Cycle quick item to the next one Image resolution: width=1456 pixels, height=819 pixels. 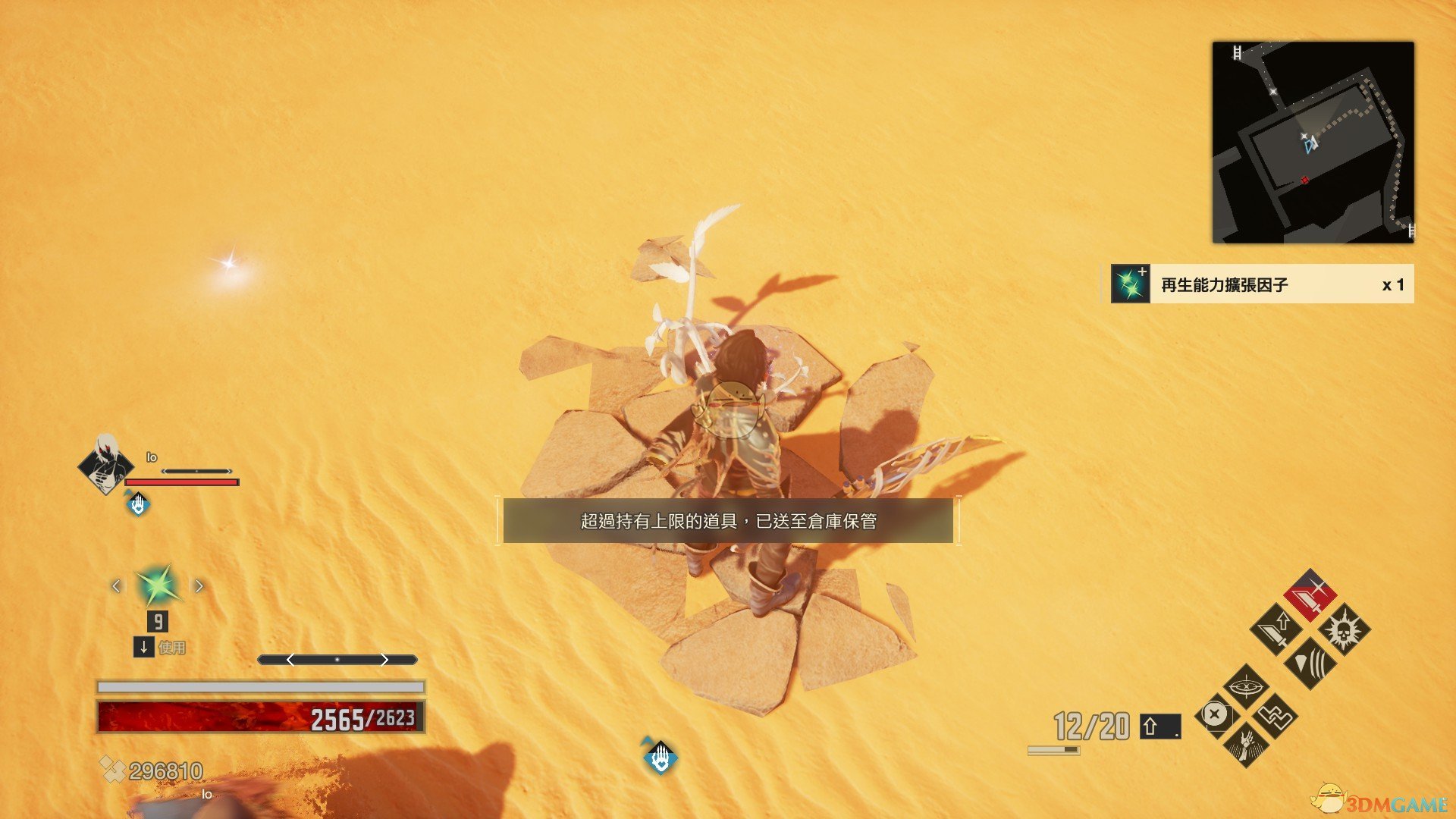point(199,586)
